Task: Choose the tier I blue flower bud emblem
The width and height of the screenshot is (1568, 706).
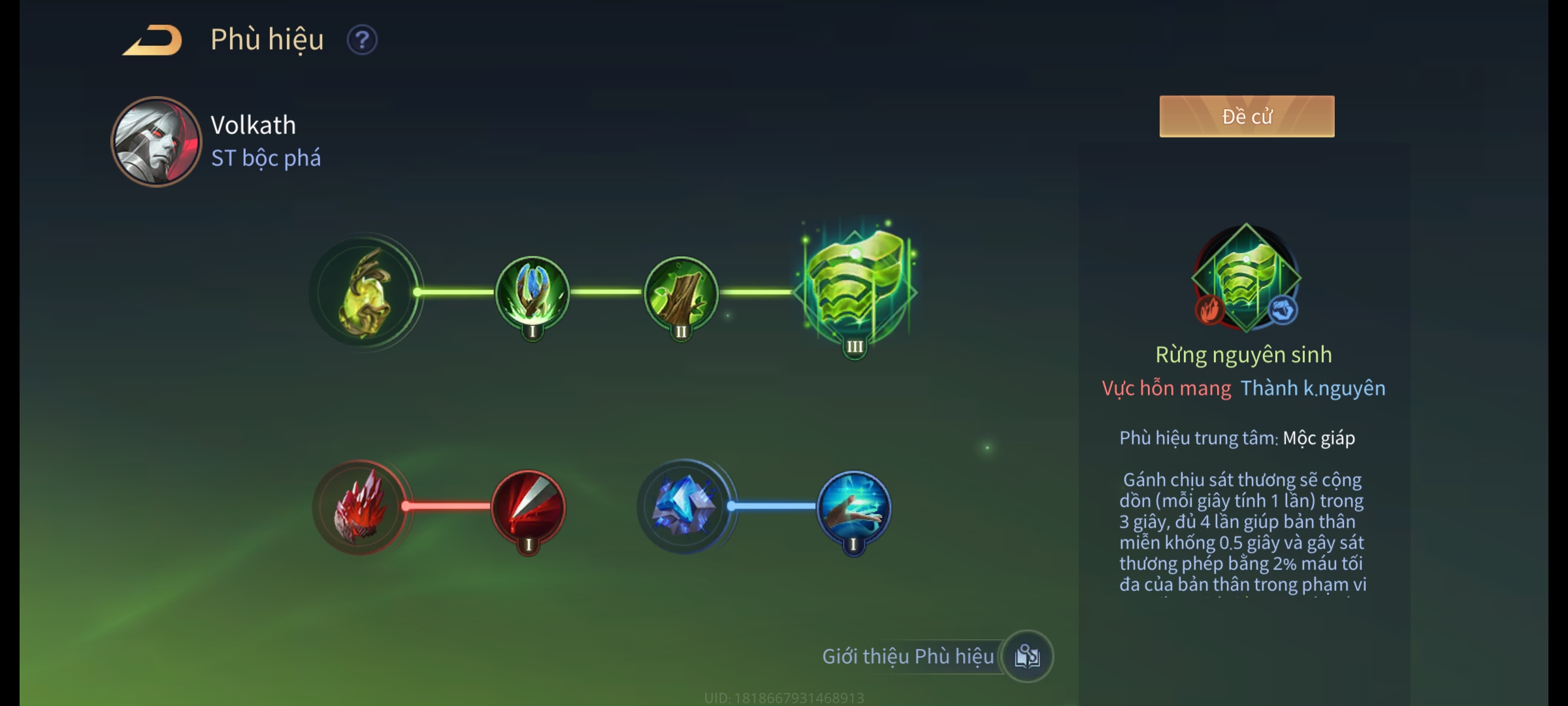Action: [x=532, y=292]
